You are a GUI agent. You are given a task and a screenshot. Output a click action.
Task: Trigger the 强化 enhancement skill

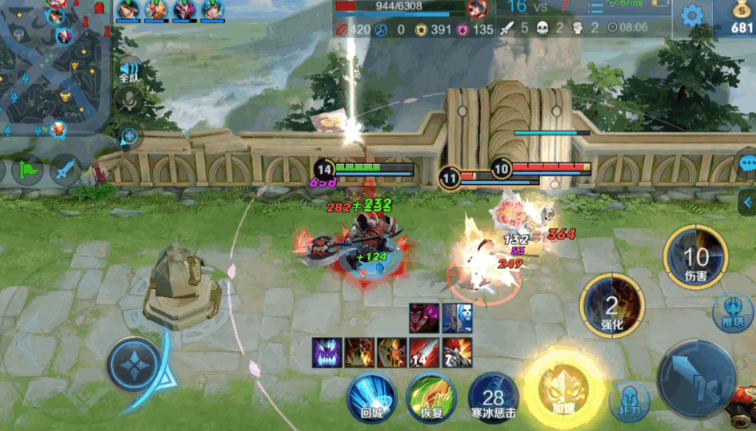tap(612, 307)
